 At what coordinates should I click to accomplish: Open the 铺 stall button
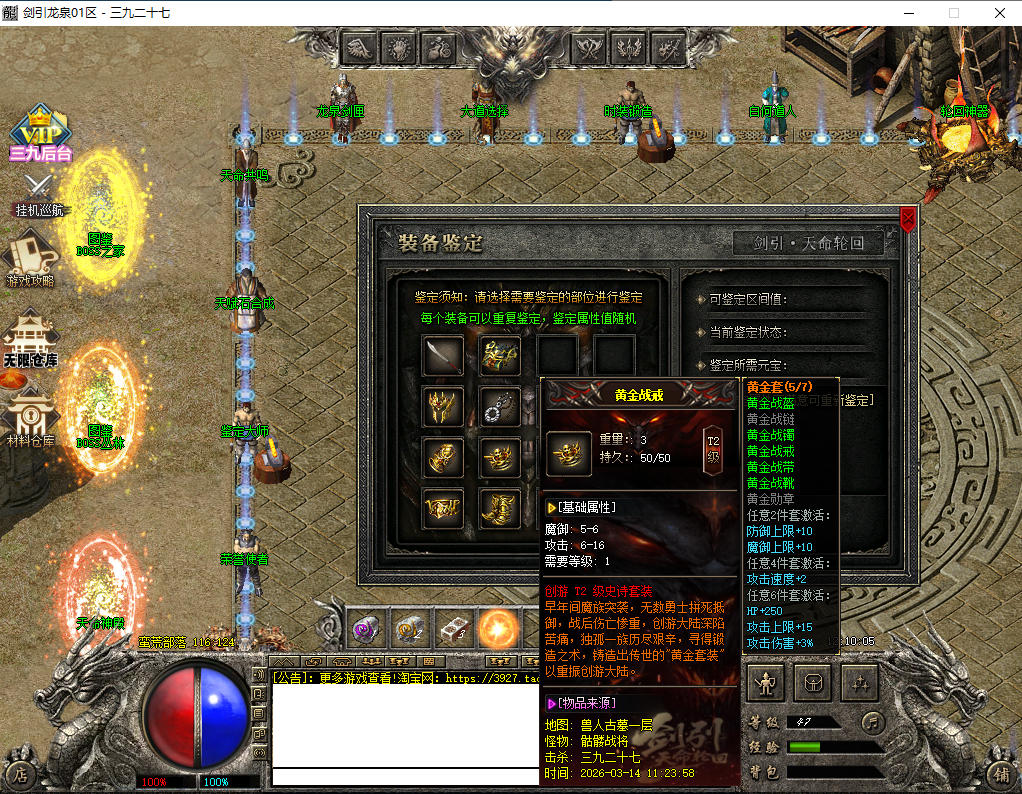pos(1001,774)
